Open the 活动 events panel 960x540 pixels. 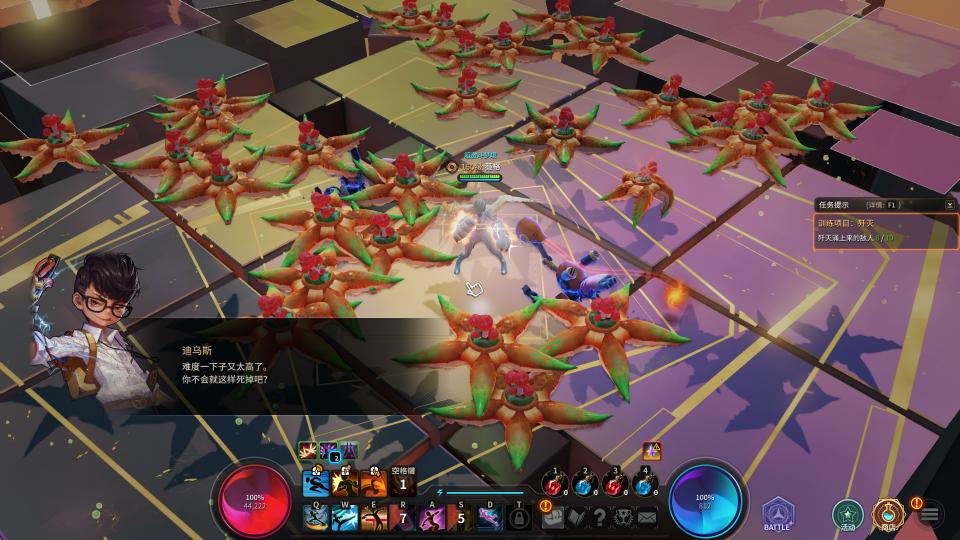coord(848,514)
